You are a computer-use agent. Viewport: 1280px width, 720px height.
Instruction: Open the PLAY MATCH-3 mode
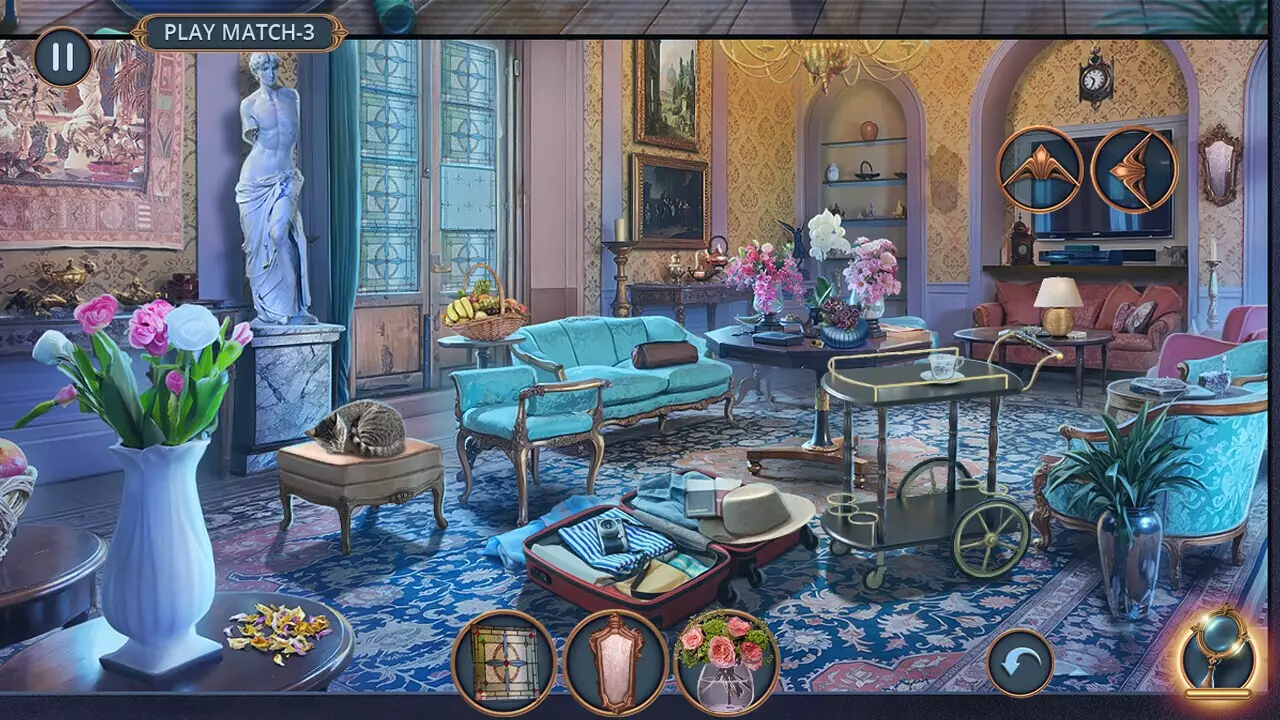tap(240, 30)
